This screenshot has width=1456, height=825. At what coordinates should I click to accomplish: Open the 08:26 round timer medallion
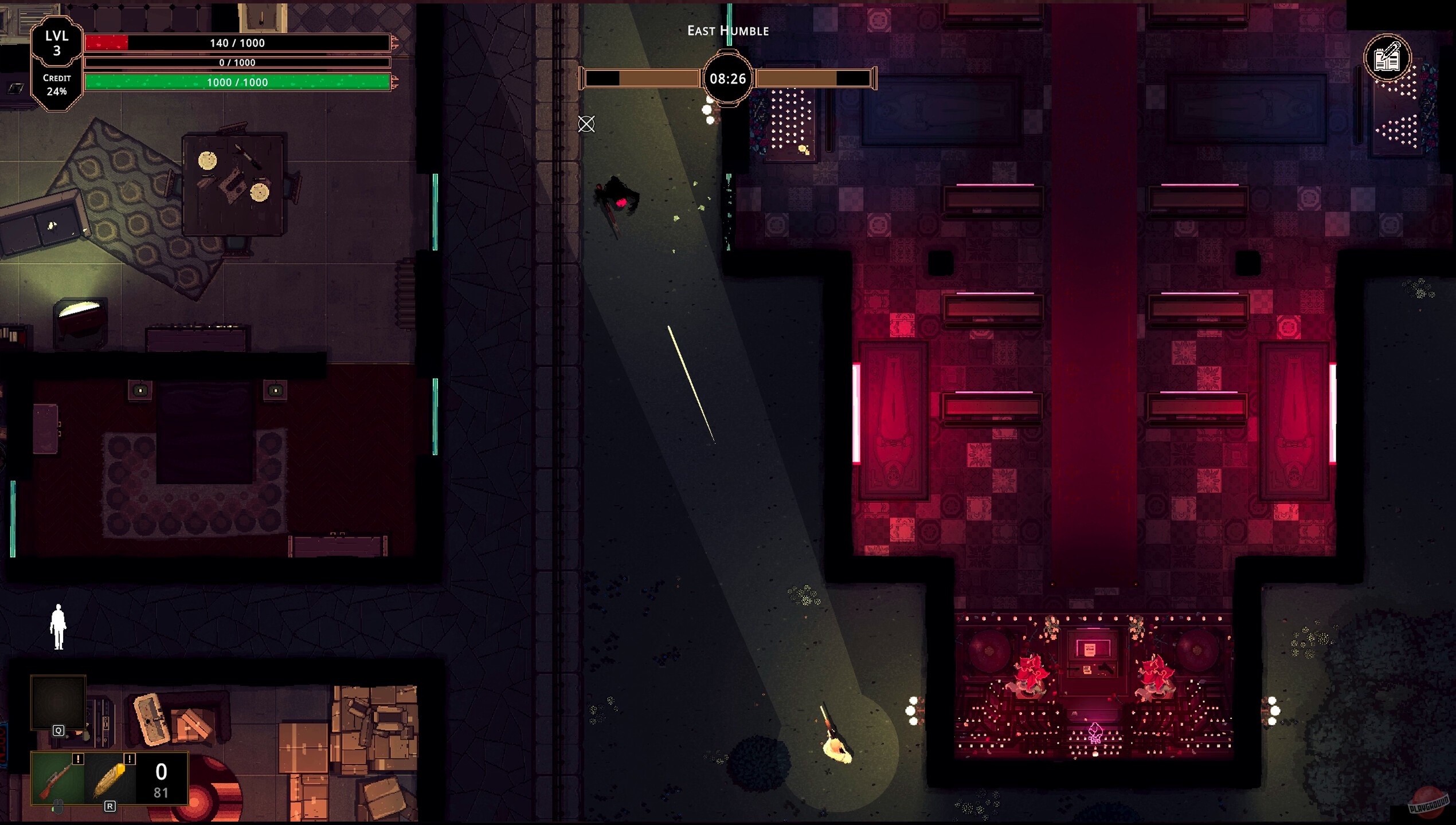(x=727, y=80)
